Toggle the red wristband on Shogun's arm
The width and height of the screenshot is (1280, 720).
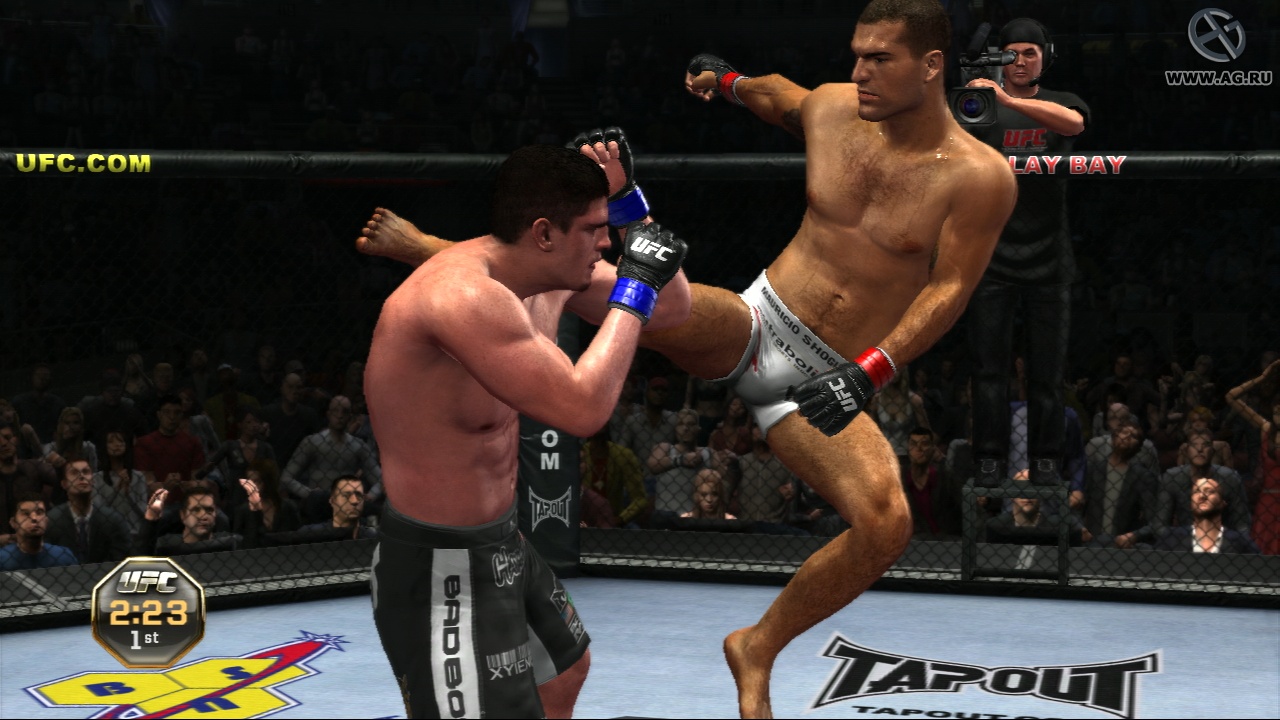point(872,367)
